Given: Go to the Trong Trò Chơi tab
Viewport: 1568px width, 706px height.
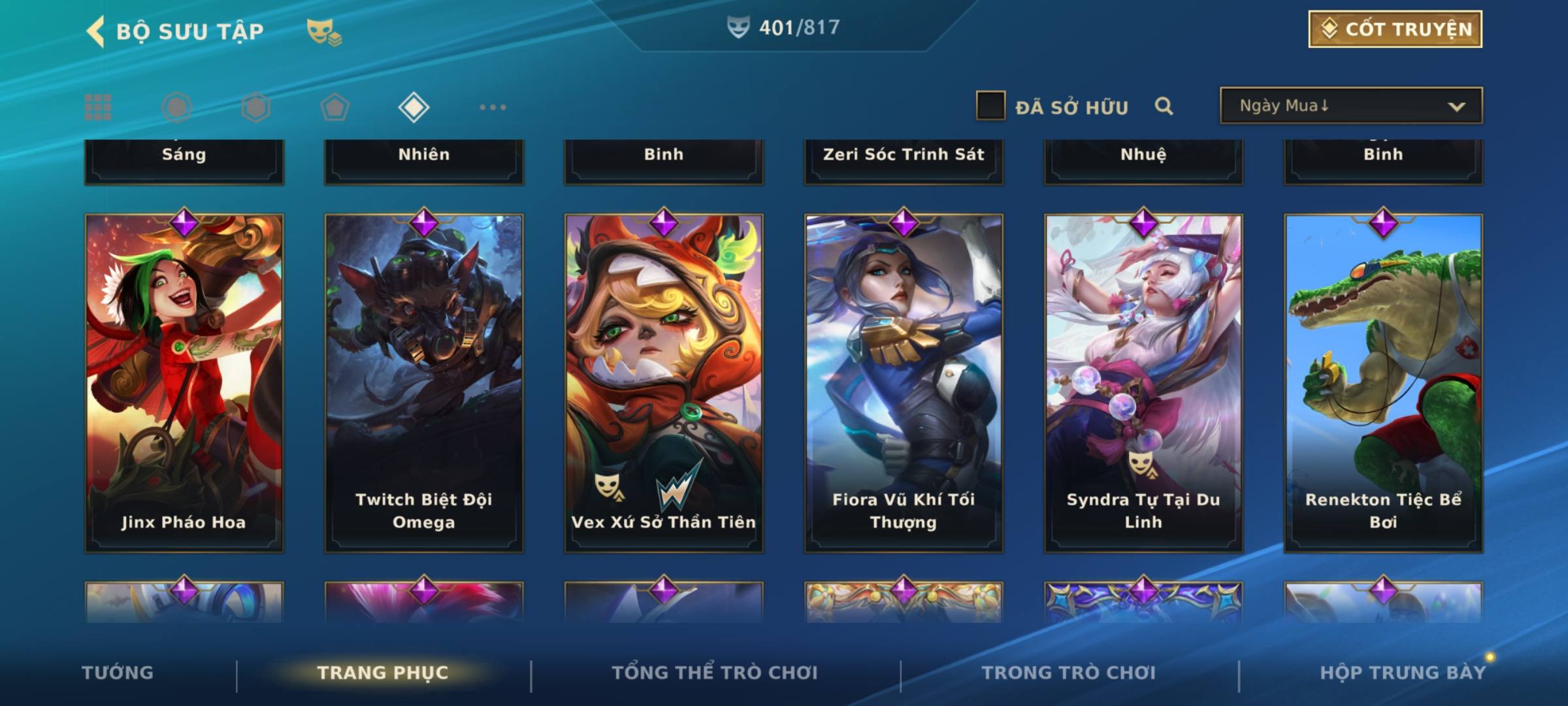Looking at the screenshot, I should 1069,673.
